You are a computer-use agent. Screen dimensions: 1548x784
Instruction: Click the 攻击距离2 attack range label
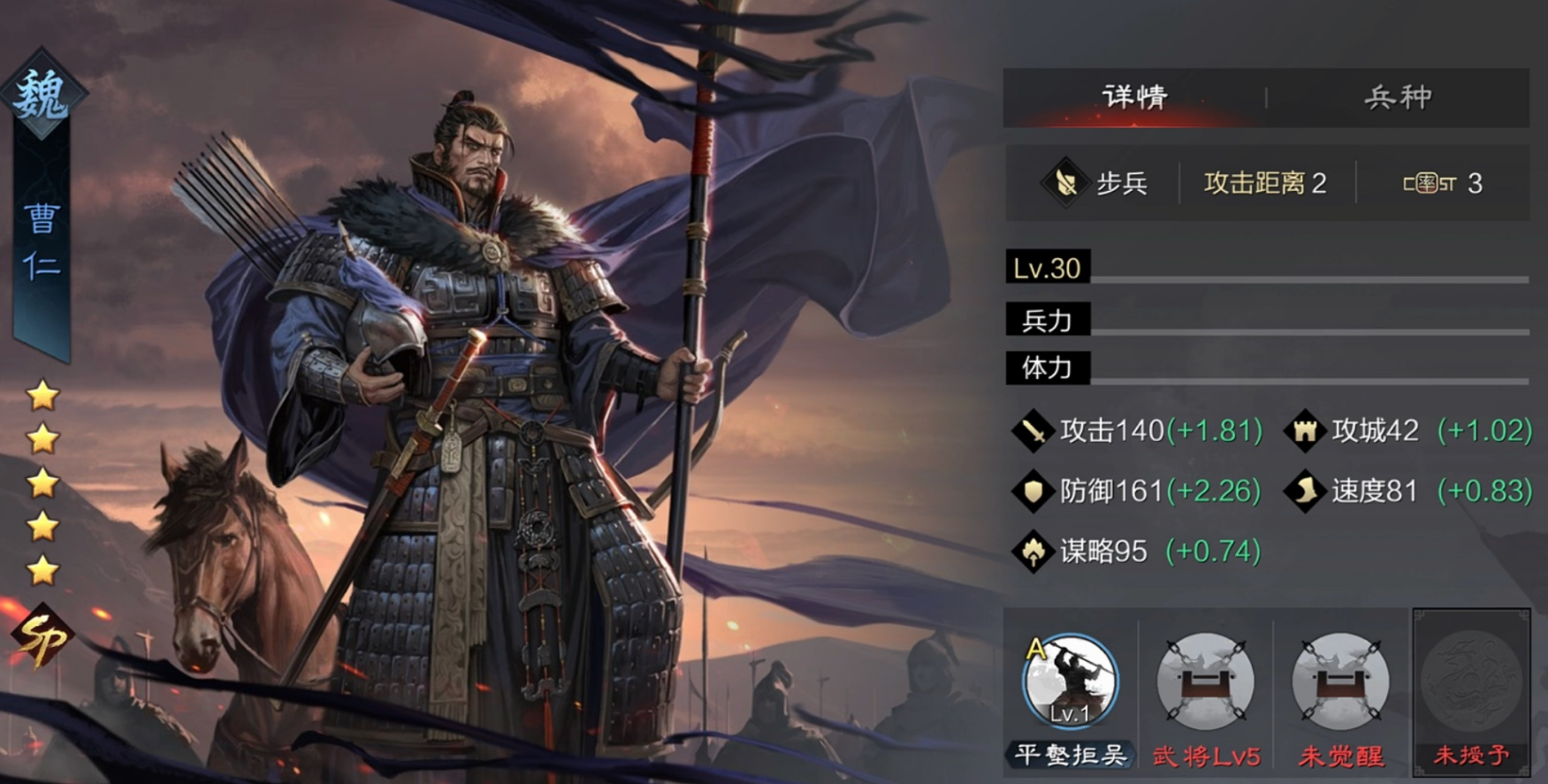(1264, 183)
